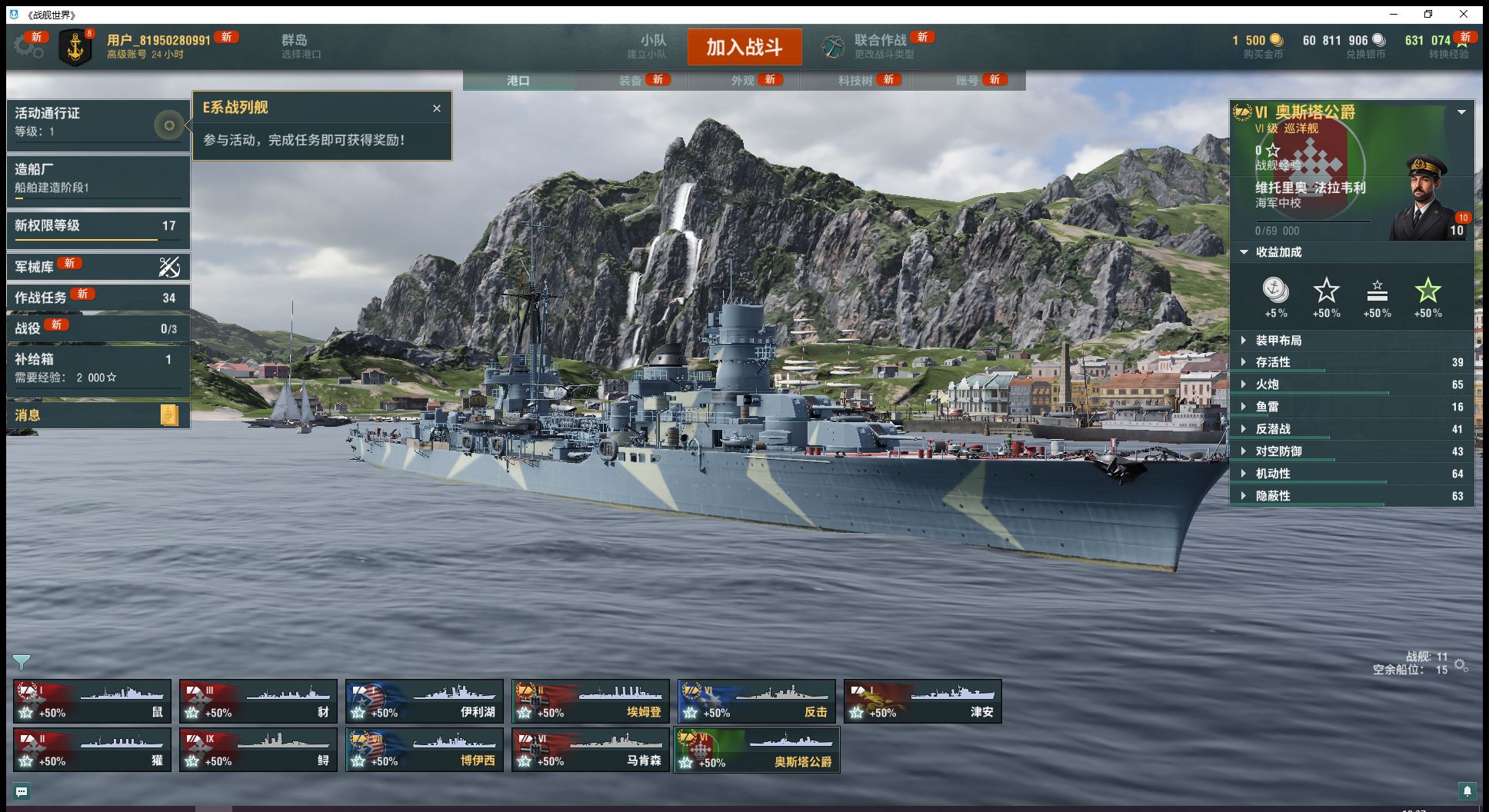Close the game window
This screenshot has height=812, width=1489.
[x=1464, y=14]
